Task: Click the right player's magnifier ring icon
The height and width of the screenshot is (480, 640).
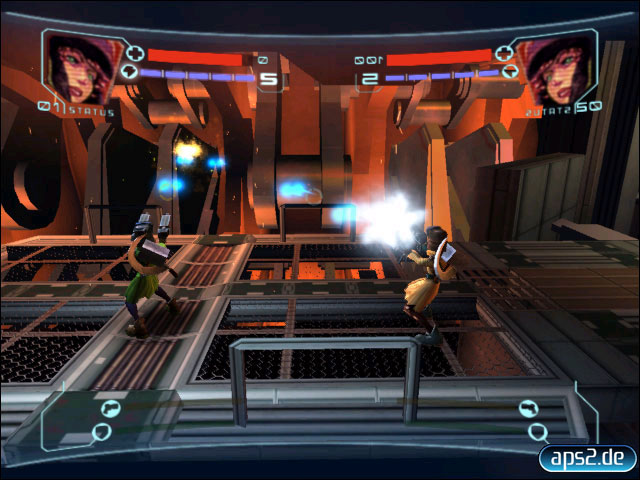Action: 538,432
